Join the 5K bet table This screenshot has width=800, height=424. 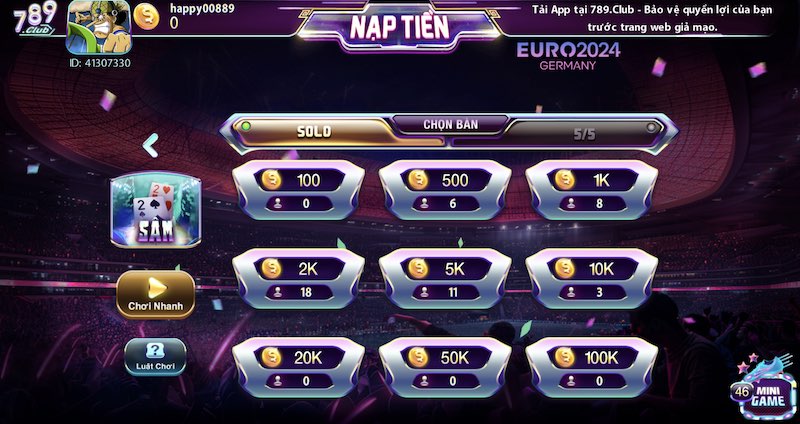445,279
